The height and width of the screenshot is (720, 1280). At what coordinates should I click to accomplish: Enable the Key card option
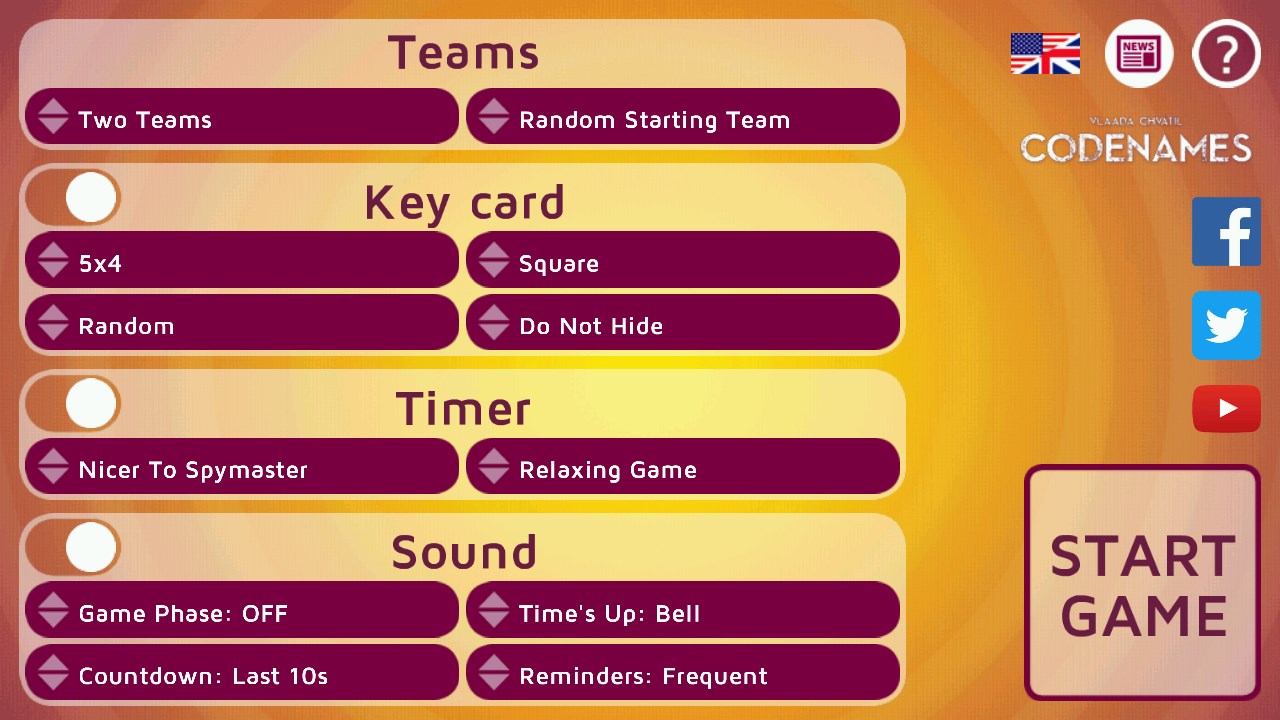click(72, 197)
